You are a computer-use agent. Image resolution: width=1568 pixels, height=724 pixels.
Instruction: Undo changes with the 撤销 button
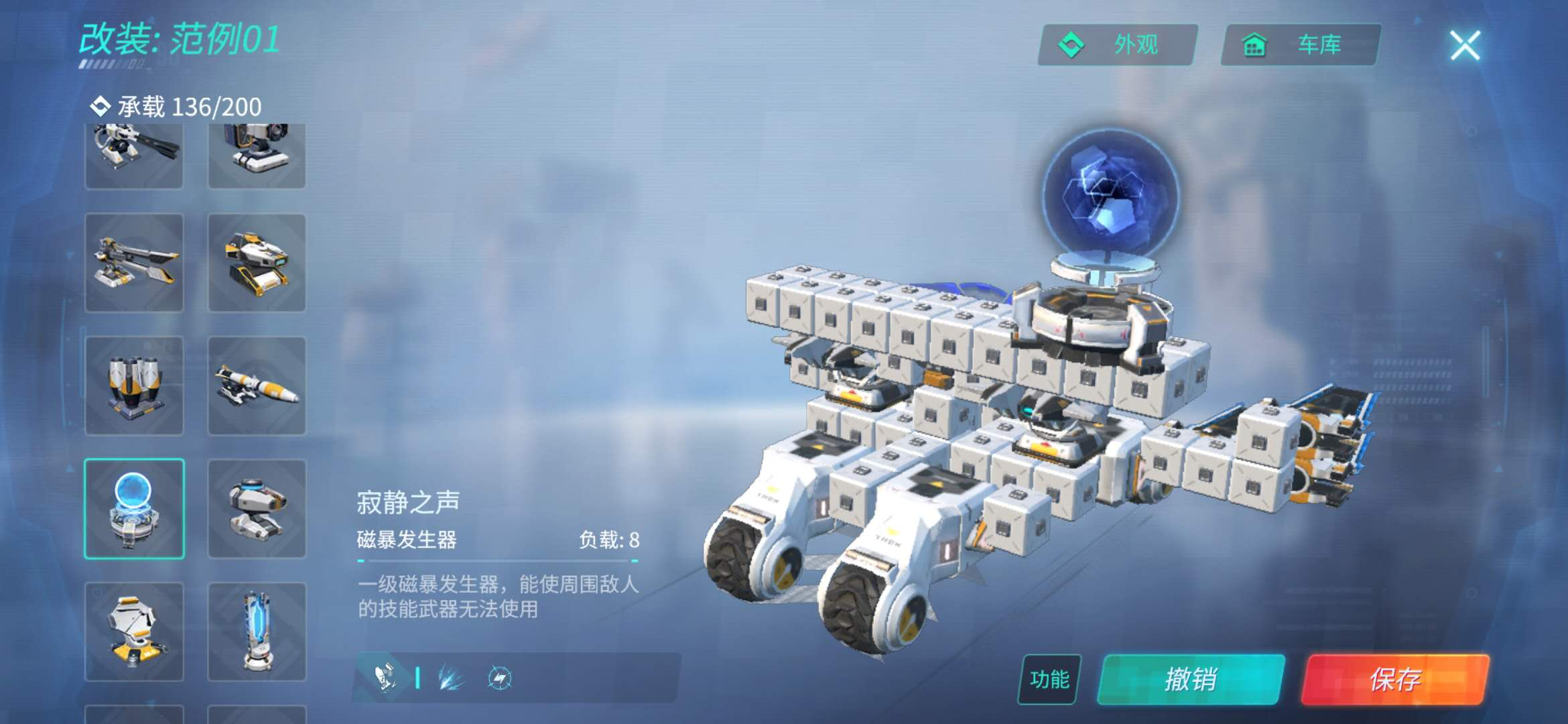coord(1191,679)
